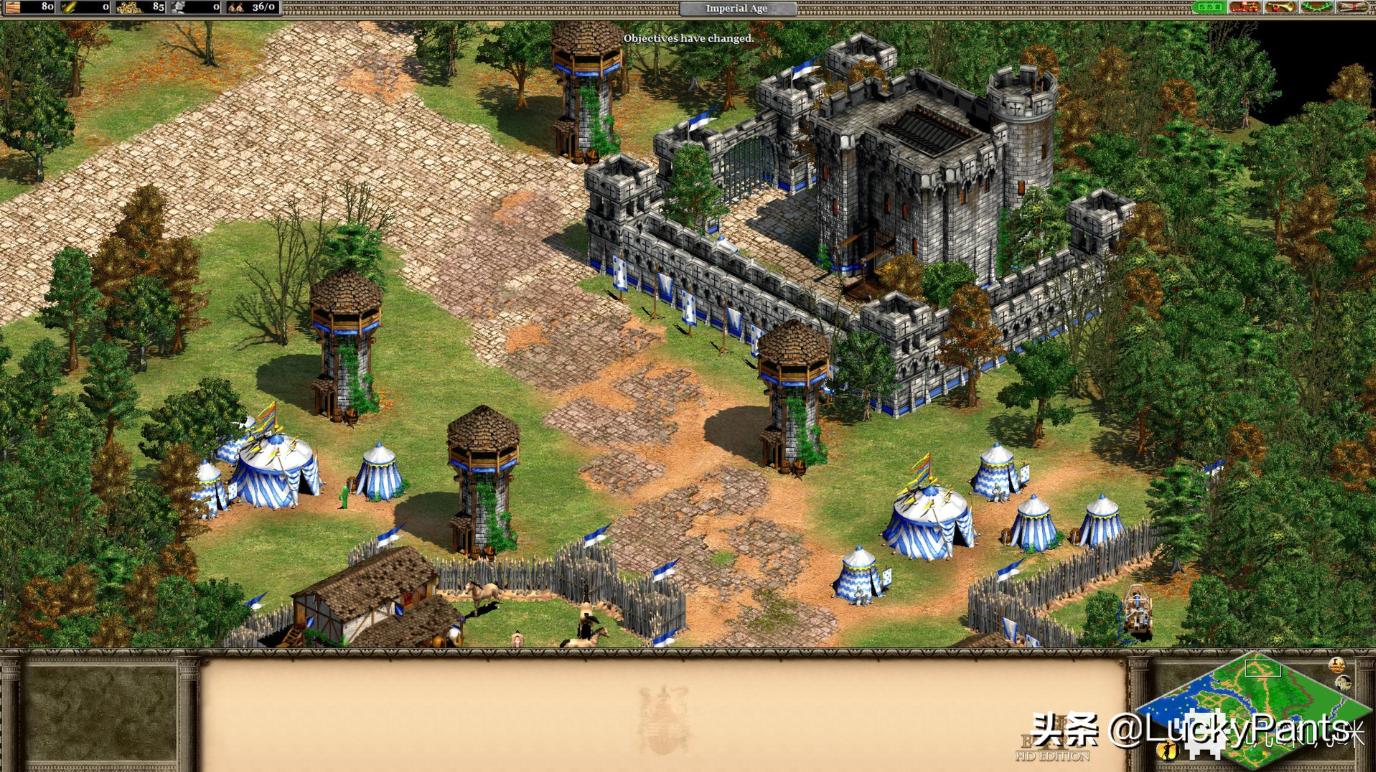Click the gold stockpile icon
The width and height of the screenshot is (1376, 772).
(x=127, y=8)
